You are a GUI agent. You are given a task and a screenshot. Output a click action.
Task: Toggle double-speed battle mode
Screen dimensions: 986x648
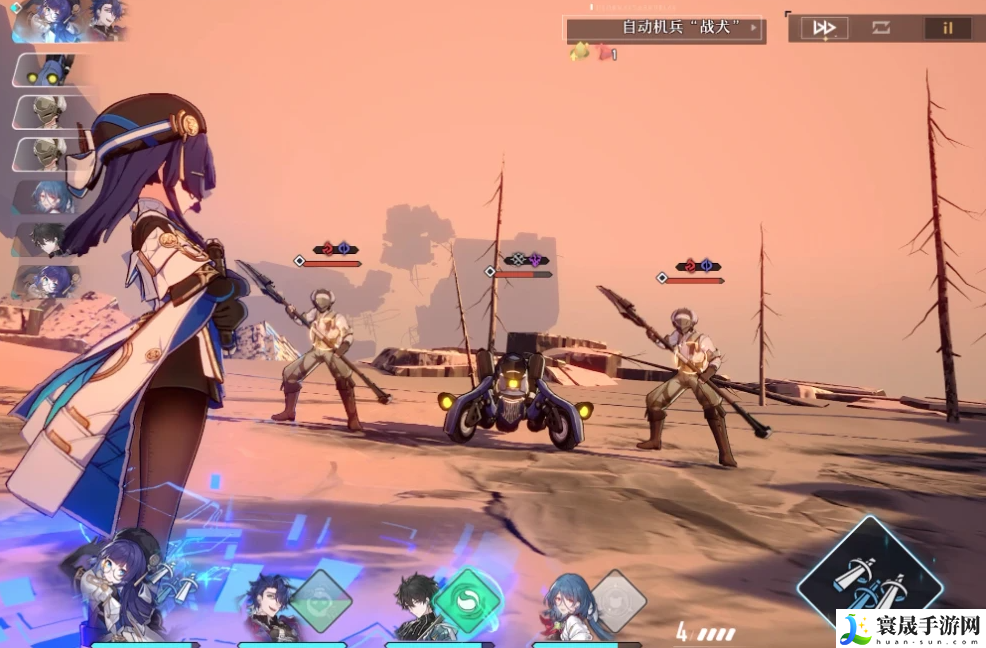tap(824, 28)
